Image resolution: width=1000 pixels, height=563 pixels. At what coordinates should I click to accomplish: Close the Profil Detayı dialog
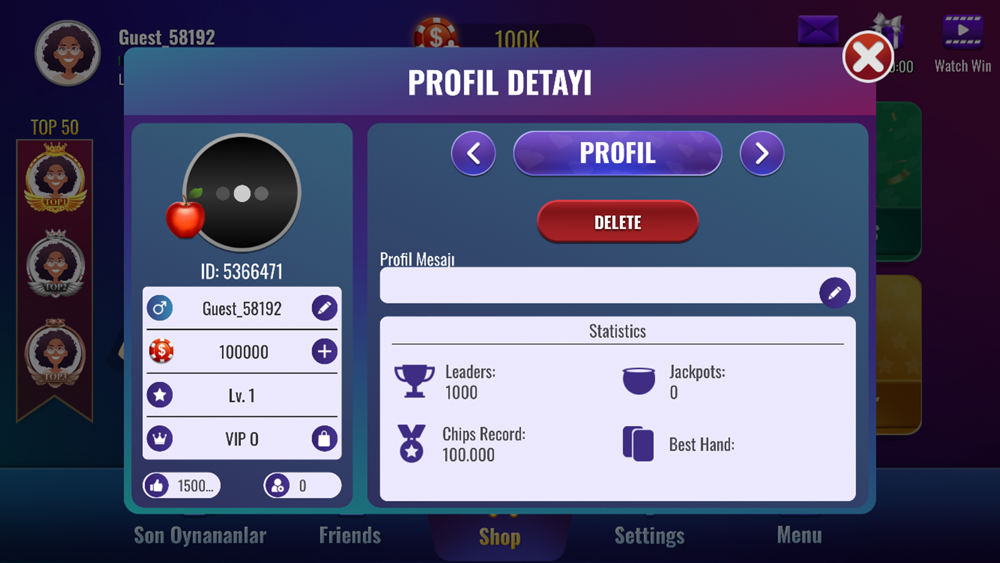pyautogui.click(x=867, y=57)
